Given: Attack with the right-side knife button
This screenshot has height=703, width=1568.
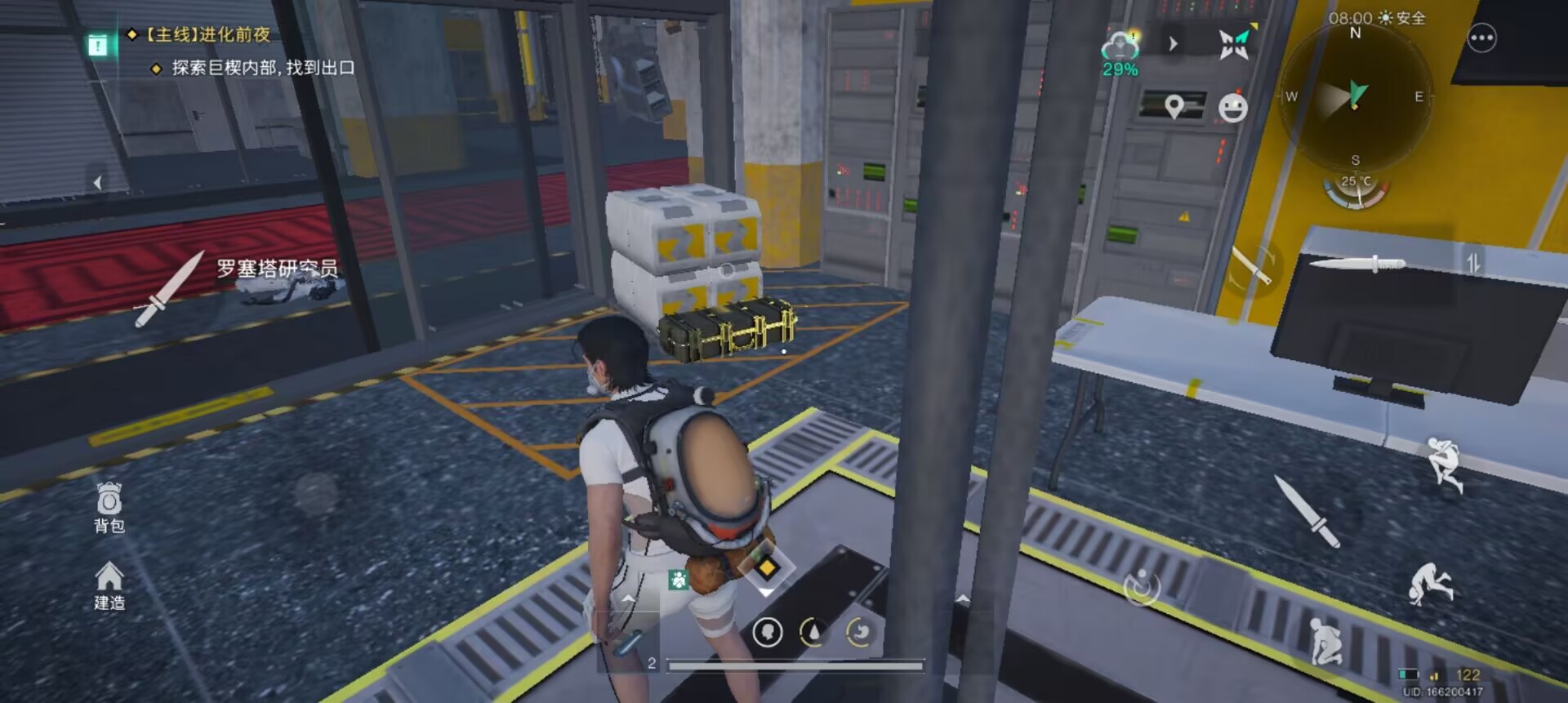Looking at the screenshot, I should pos(1307,512).
